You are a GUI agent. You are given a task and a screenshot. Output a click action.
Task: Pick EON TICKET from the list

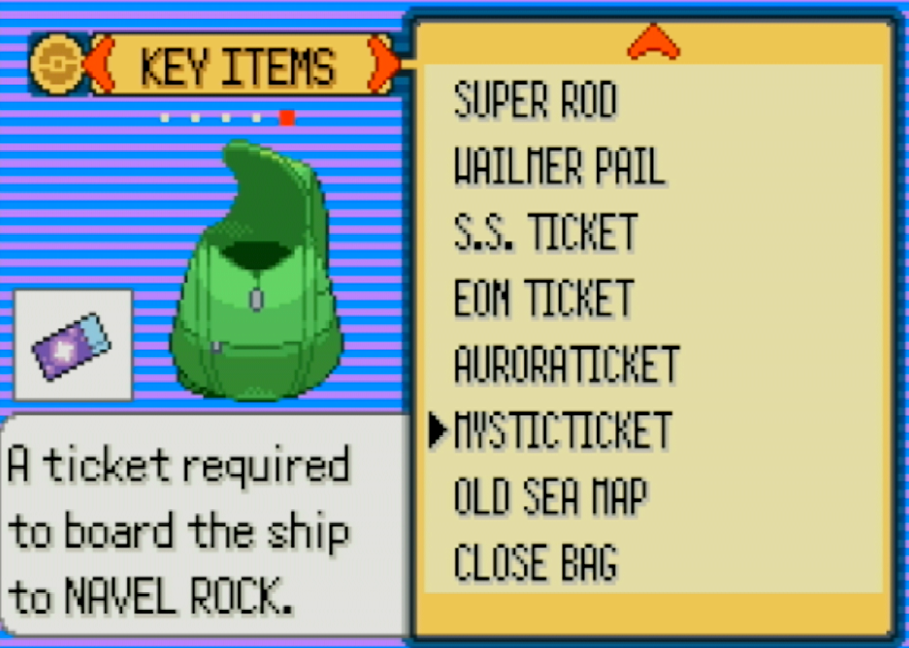[544, 298]
